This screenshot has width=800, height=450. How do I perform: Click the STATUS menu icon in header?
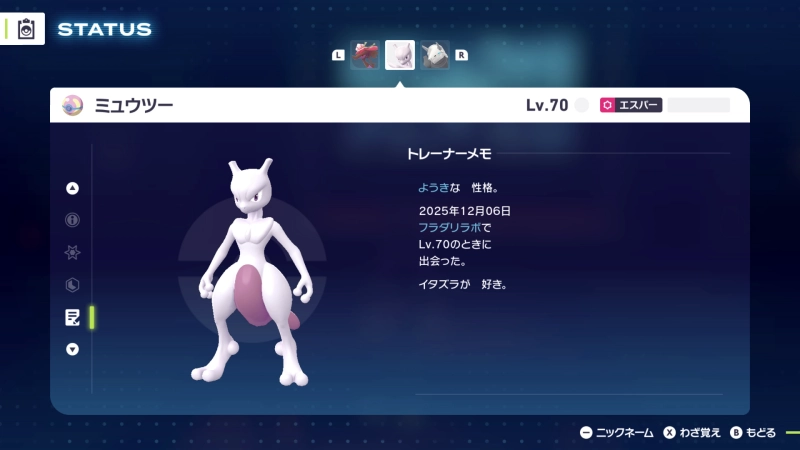tap(26, 29)
